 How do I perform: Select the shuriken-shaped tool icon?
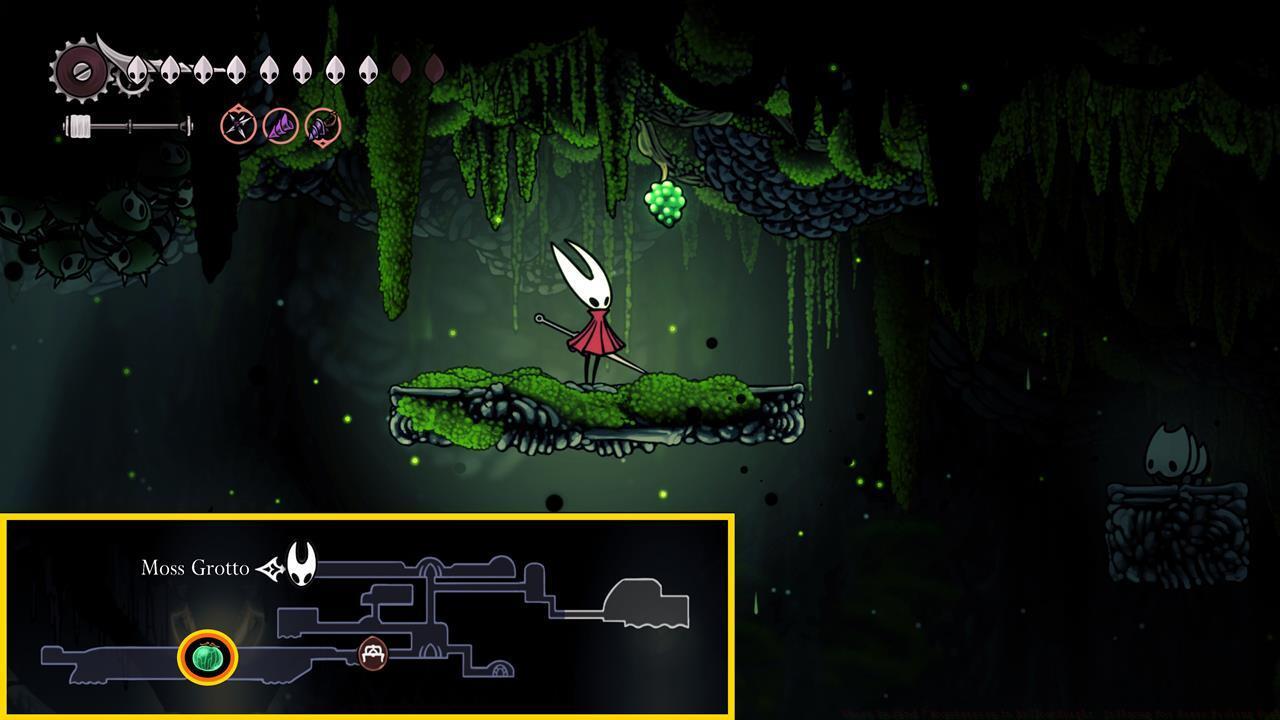[x=238, y=126]
